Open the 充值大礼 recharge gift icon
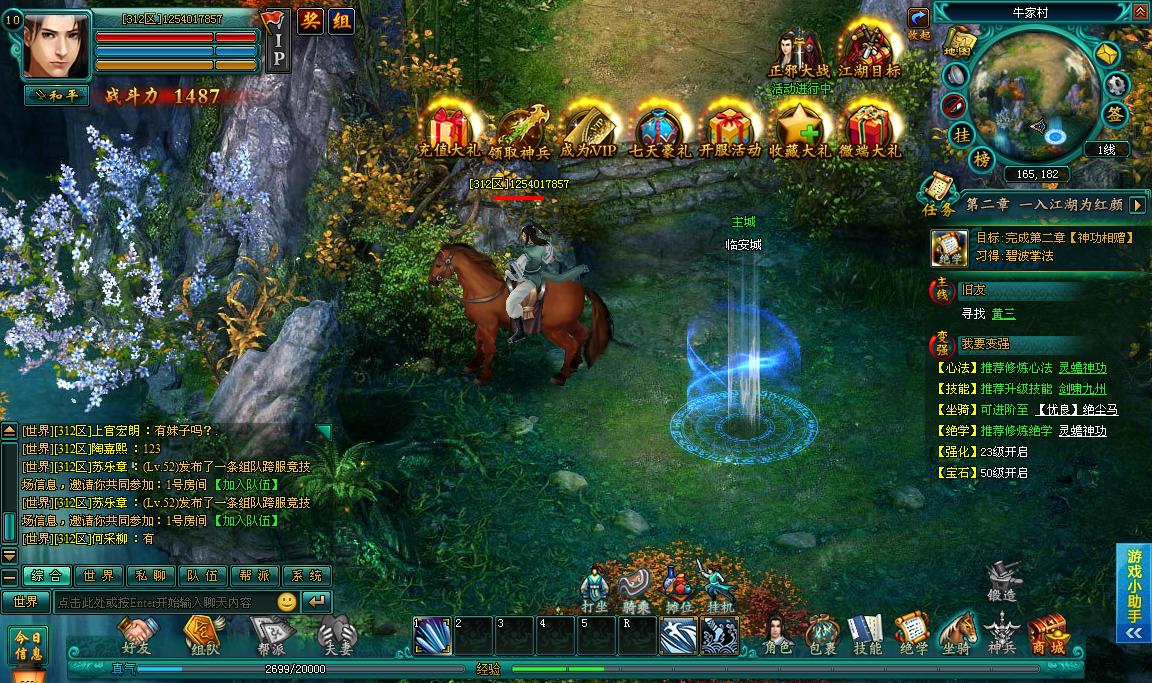Viewport: 1152px width, 683px height. (449, 130)
